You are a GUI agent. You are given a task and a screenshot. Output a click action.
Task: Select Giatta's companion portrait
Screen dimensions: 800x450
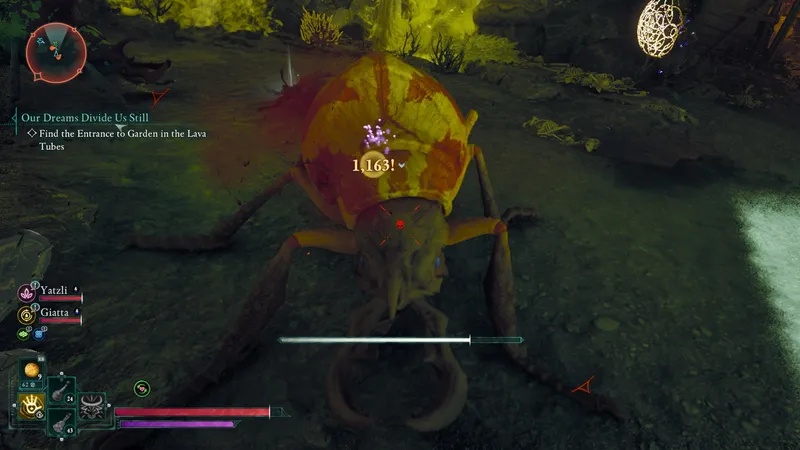point(26,313)
